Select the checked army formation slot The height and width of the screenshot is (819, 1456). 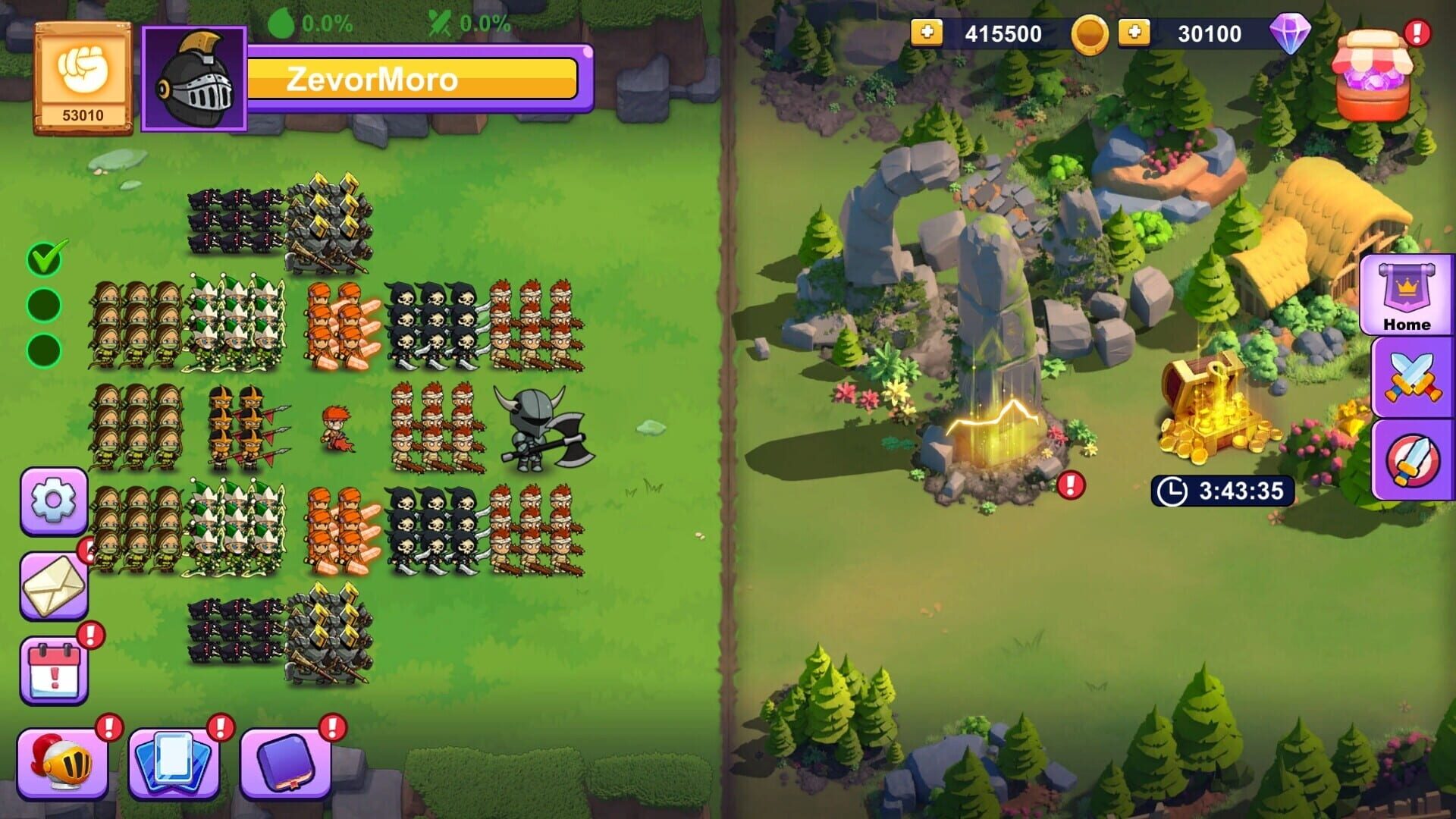click(x=43, y=260)
